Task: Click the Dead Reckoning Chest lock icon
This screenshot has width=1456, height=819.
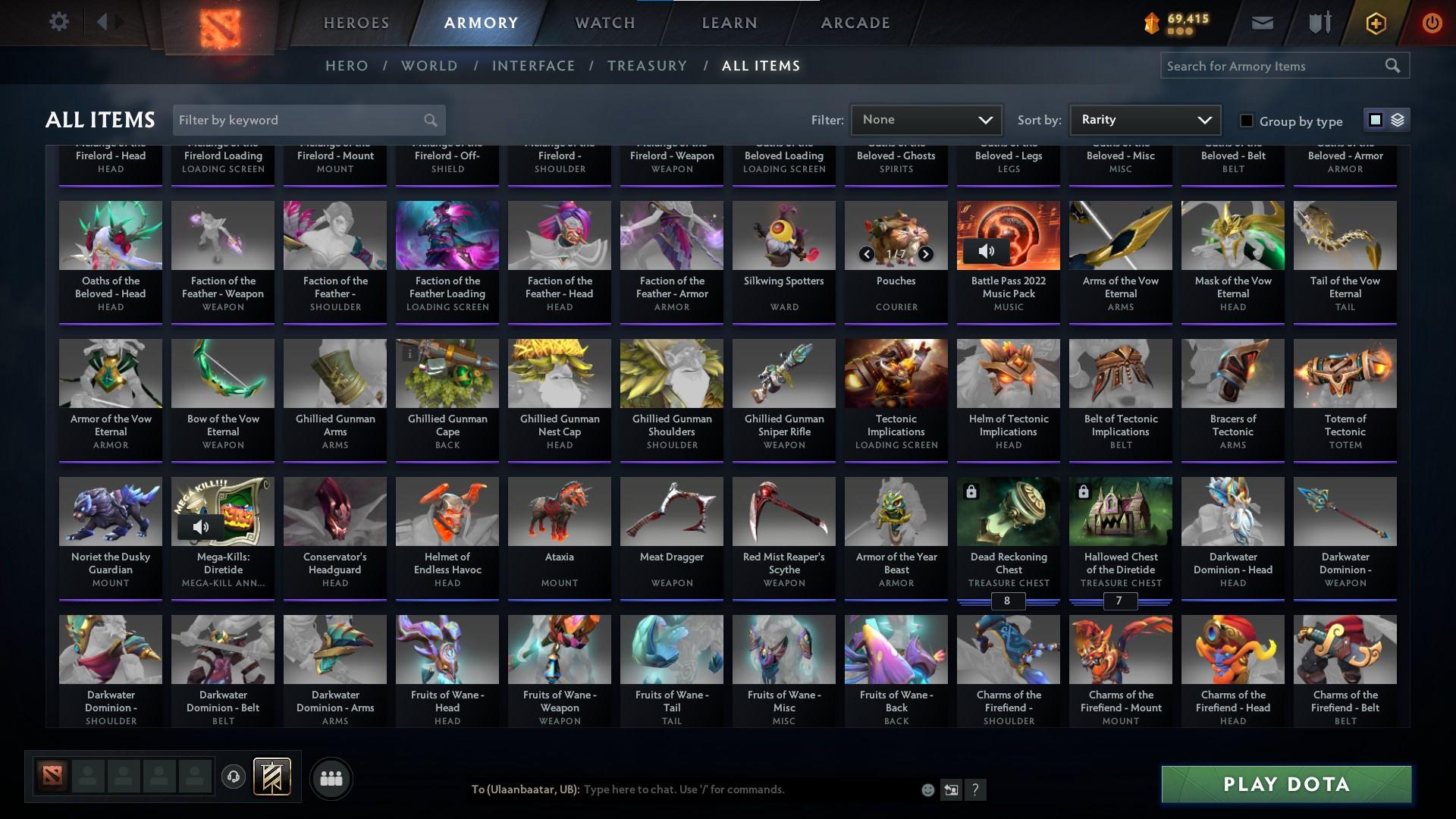Action: tap(972, 491)
